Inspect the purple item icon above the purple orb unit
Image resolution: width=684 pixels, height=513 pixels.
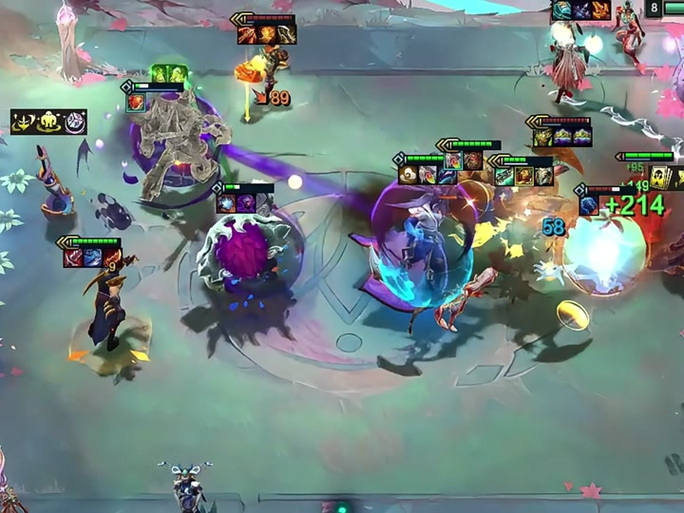tap(244, 203)
